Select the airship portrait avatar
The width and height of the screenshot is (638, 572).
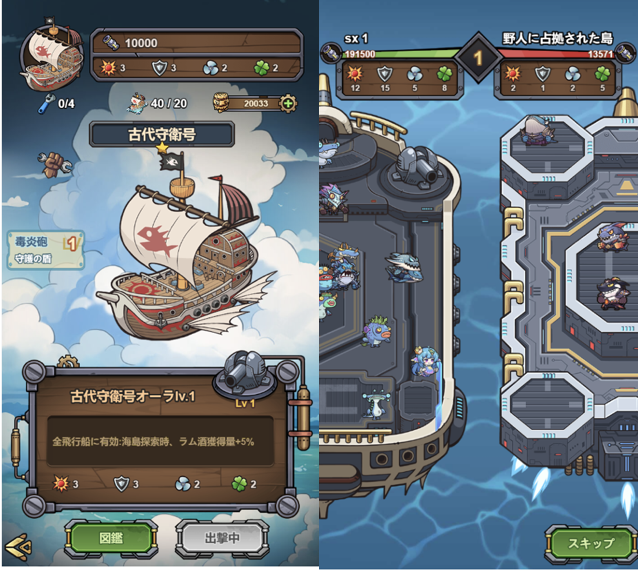coord(48,58)
